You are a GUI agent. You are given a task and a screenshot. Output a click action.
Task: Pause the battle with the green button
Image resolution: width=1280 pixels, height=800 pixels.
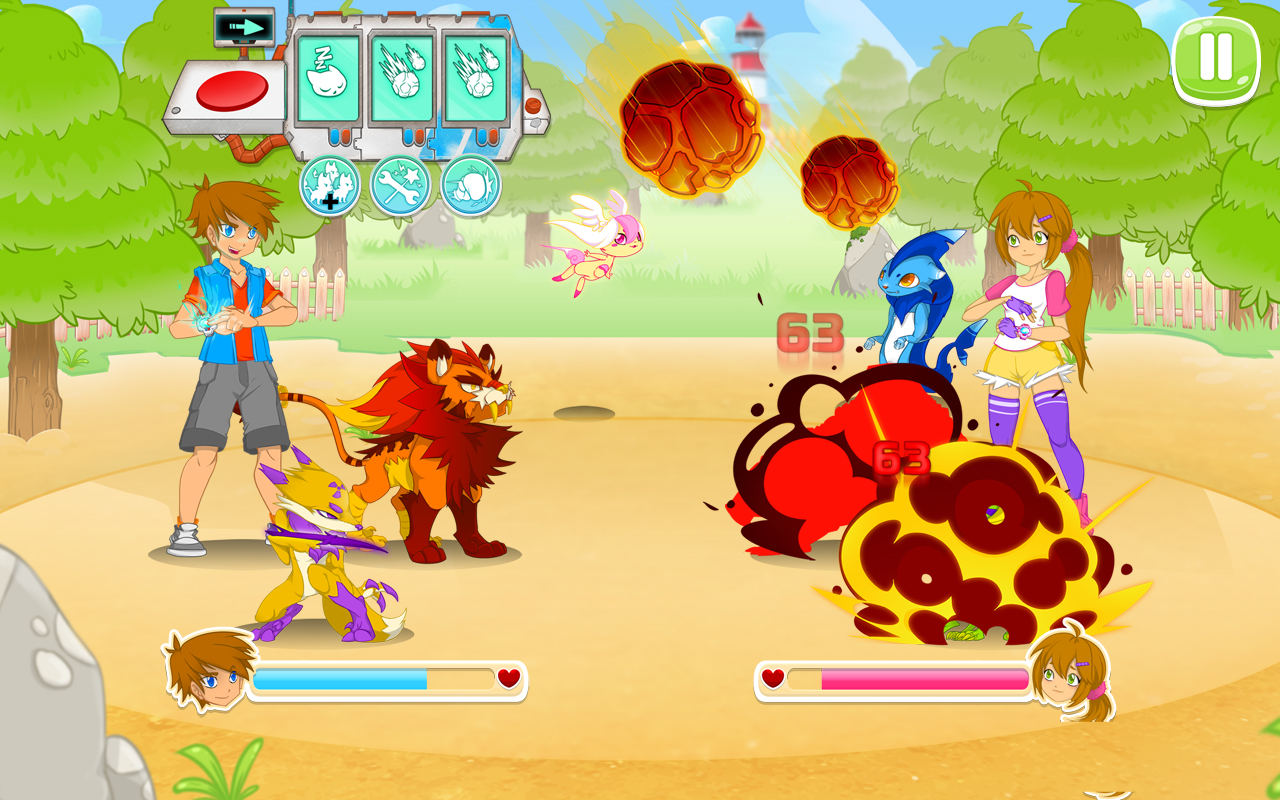pos(1215,60)
